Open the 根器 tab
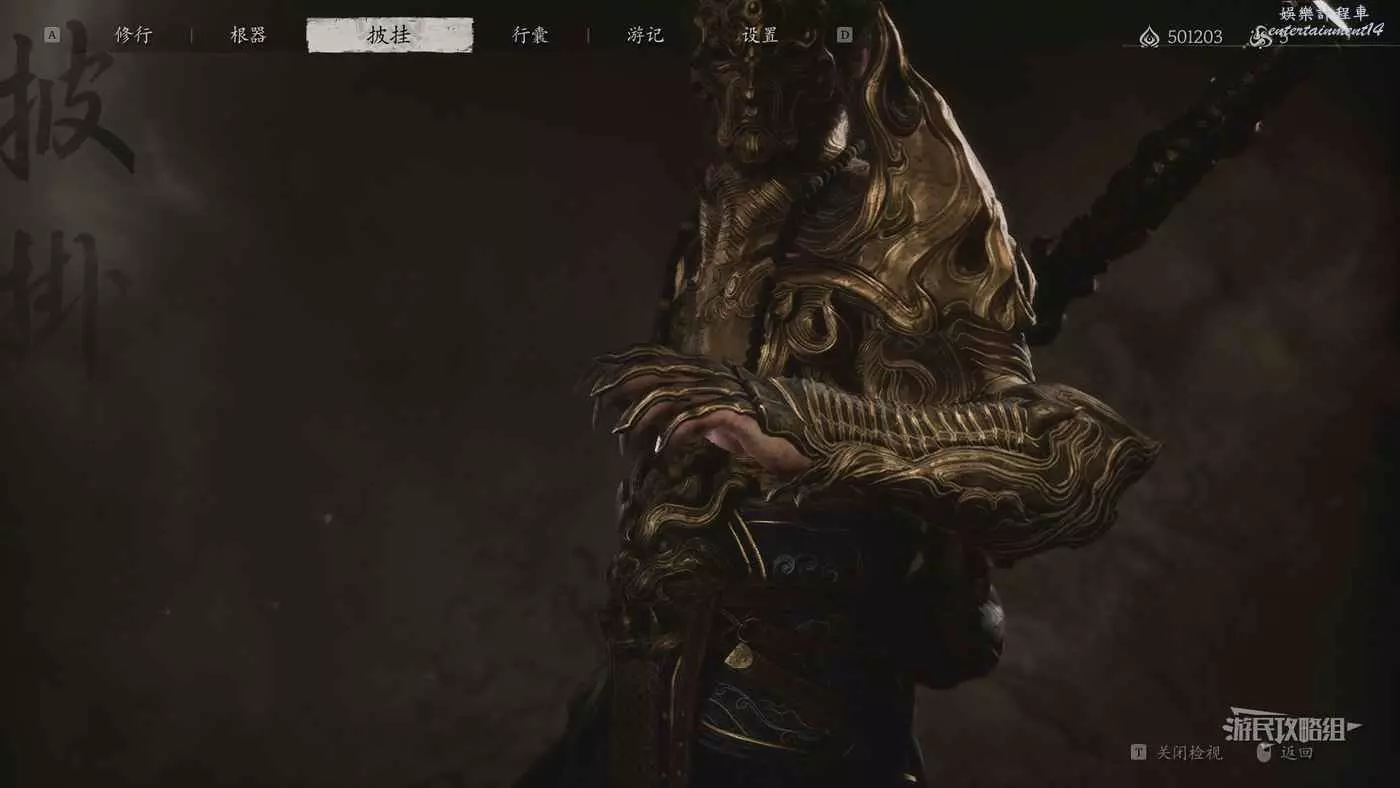1400x788 pixels. (x=248, y=35)
